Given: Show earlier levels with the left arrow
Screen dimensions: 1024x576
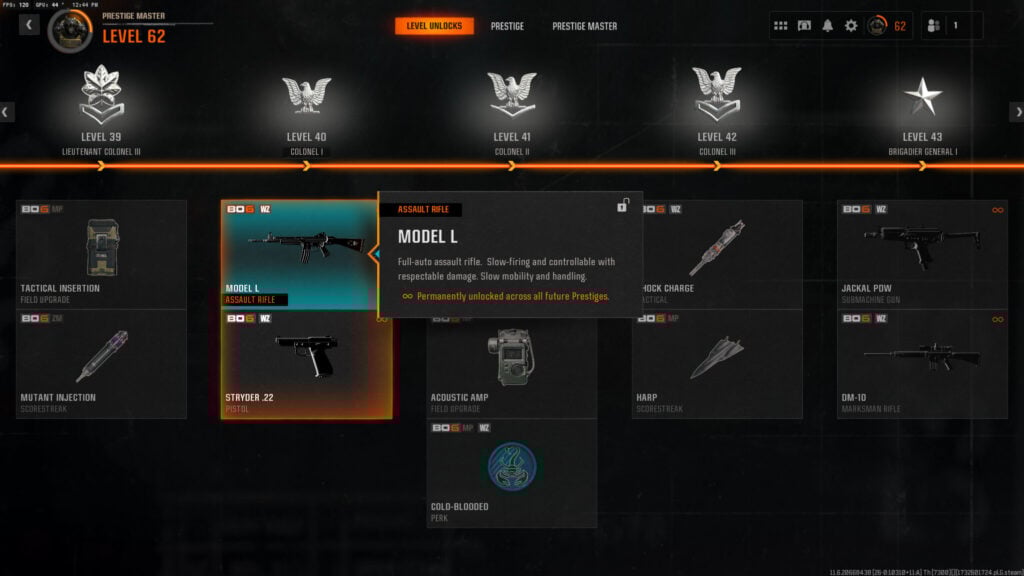Looking at the screenshot, I should [7, 112].
